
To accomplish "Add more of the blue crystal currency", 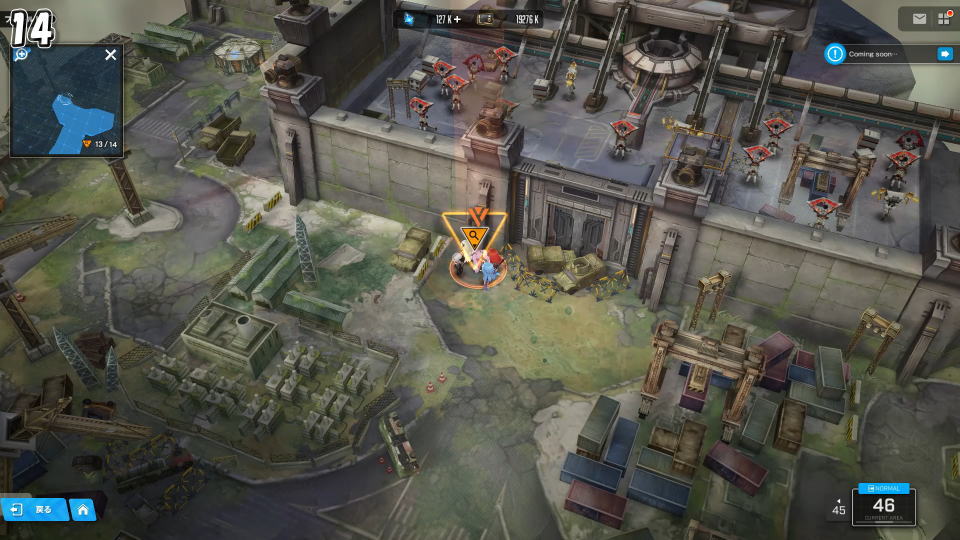I will pyautogui.click(x=457, y=18).
